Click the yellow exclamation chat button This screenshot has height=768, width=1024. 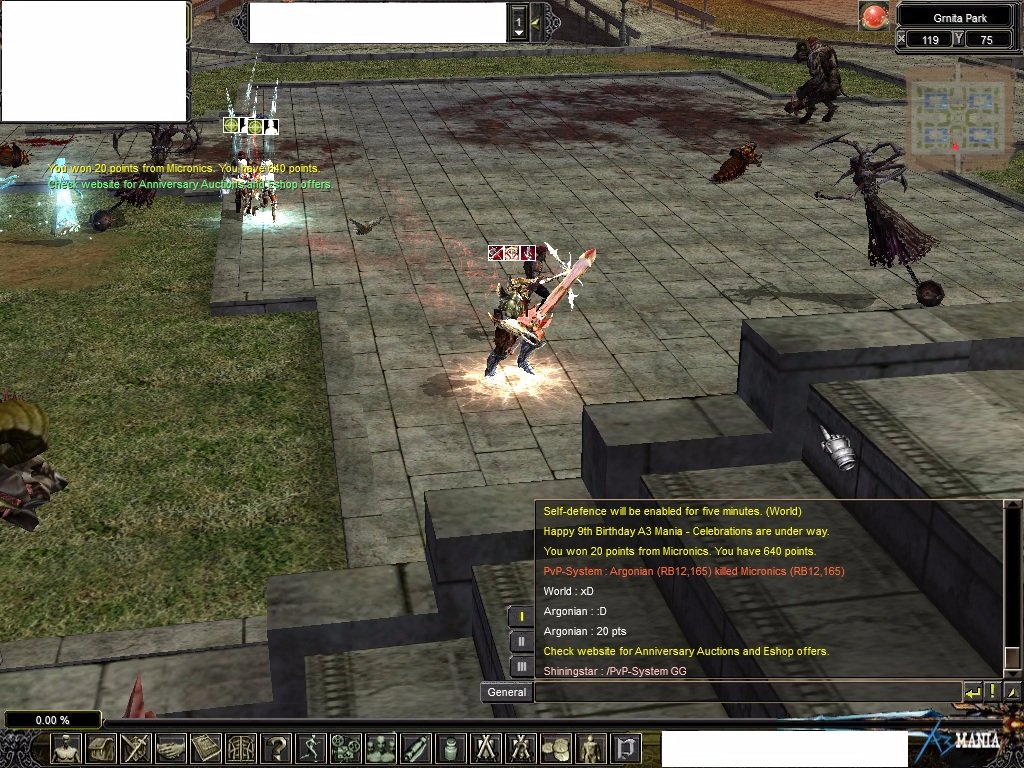coord(993,692)
